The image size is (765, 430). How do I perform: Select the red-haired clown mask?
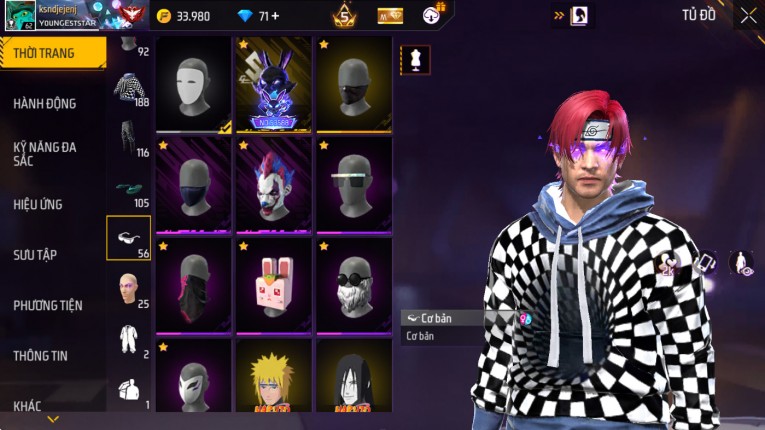click(274, 185)
